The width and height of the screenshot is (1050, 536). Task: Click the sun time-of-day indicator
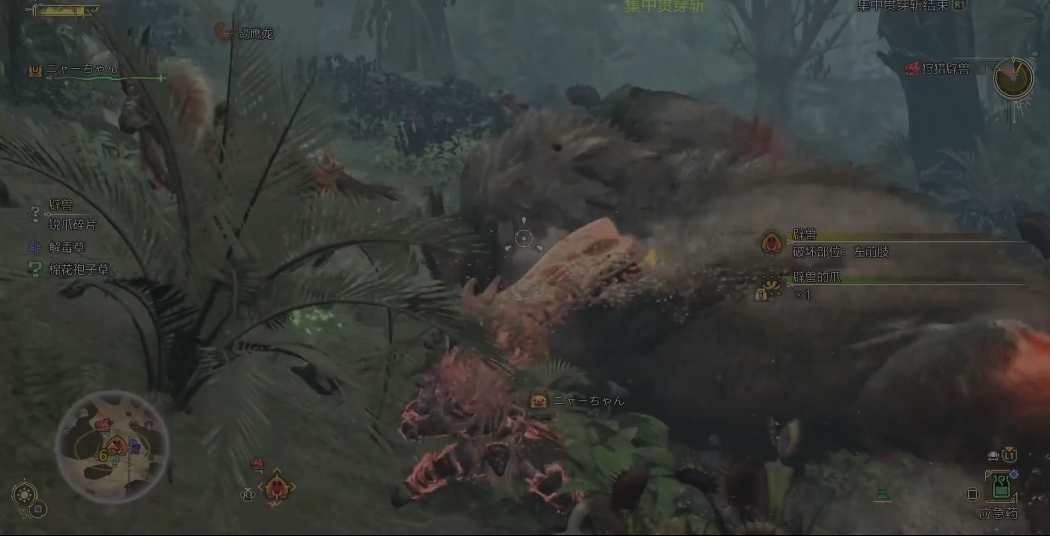[x=23, y=493]
